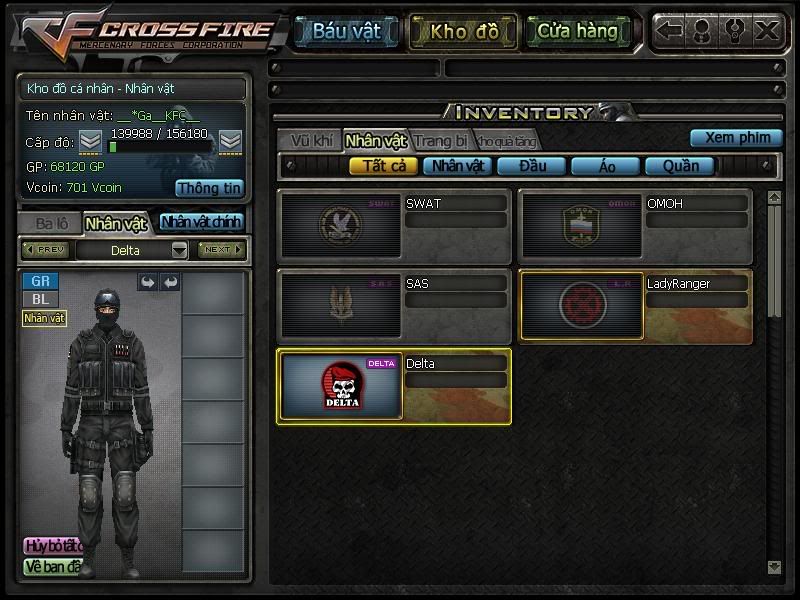Select the LadyRanger character item
800x600 pixels.
click(635, 306)
